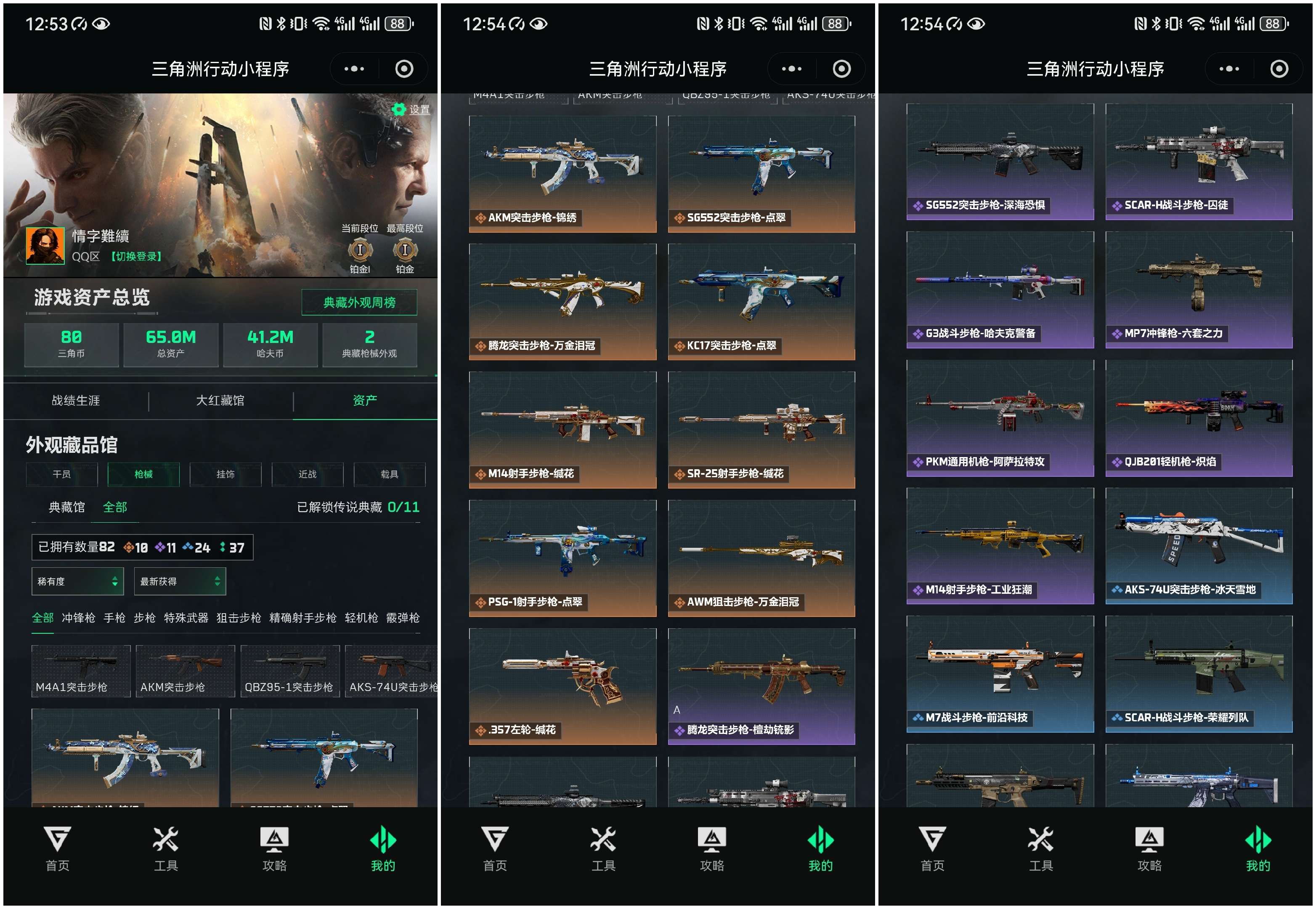Select the 干员 operator category
The width and height of the screenshot is (1316, 909).
(61, 474)
